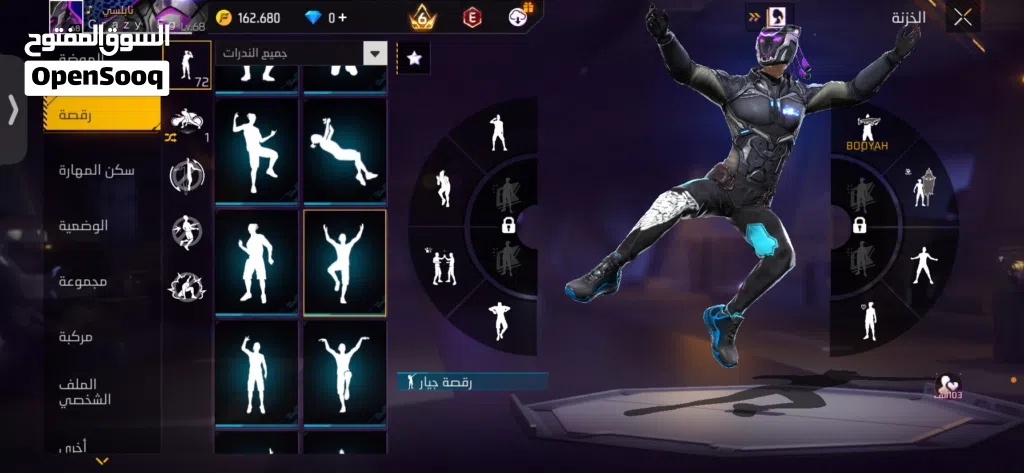1024x473 pixels.
Task: Select the reclining emote tile in the grid
Action: tap(345, 150)
